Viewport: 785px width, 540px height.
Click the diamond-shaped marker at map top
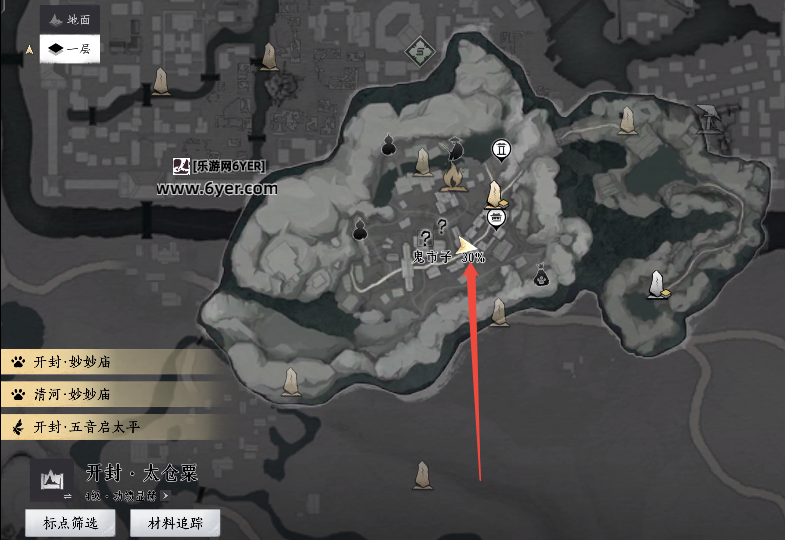pyautogui.click(x=421, y=51)
